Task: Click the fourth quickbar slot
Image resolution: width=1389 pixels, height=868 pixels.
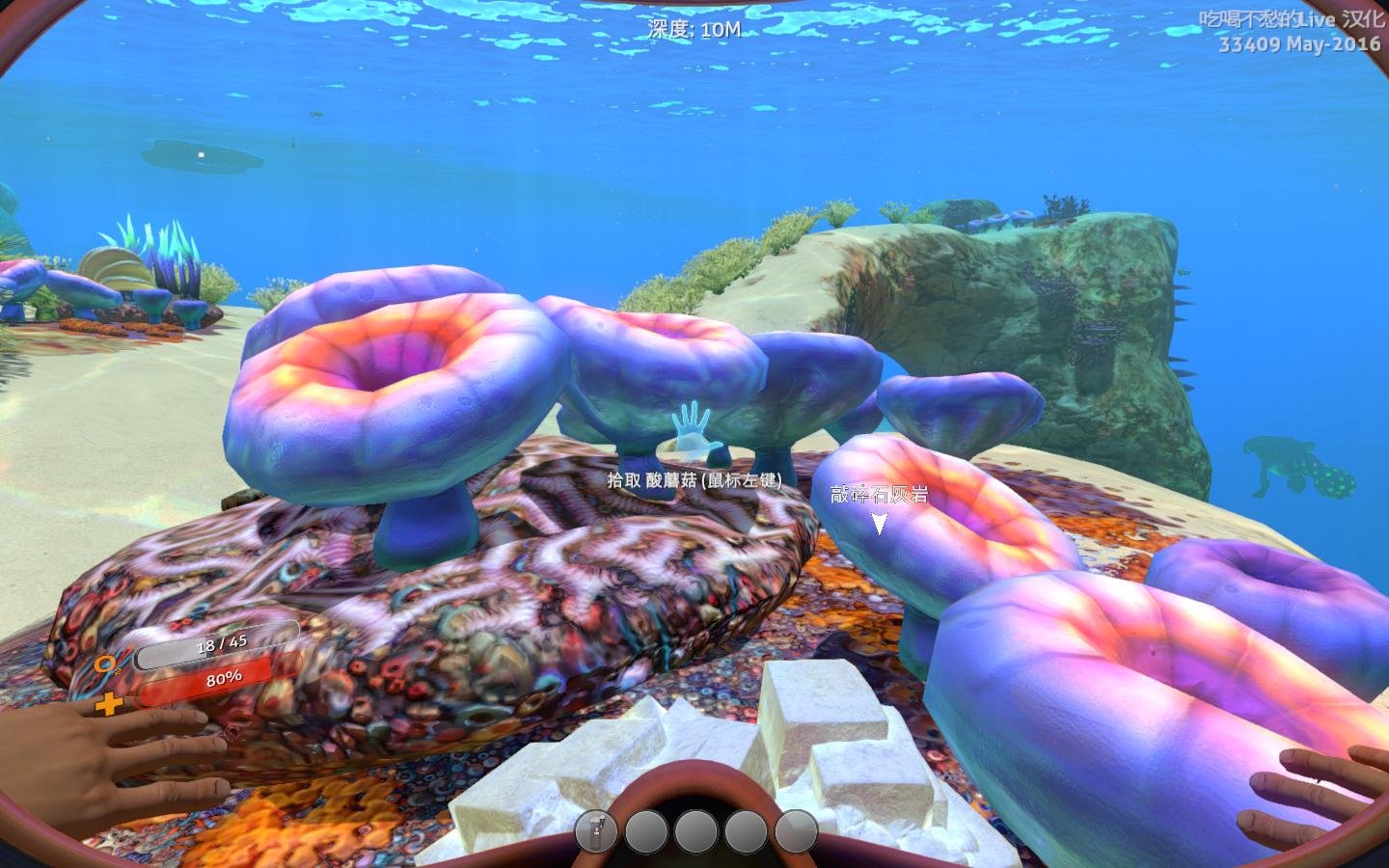Action: coord(746,830)
